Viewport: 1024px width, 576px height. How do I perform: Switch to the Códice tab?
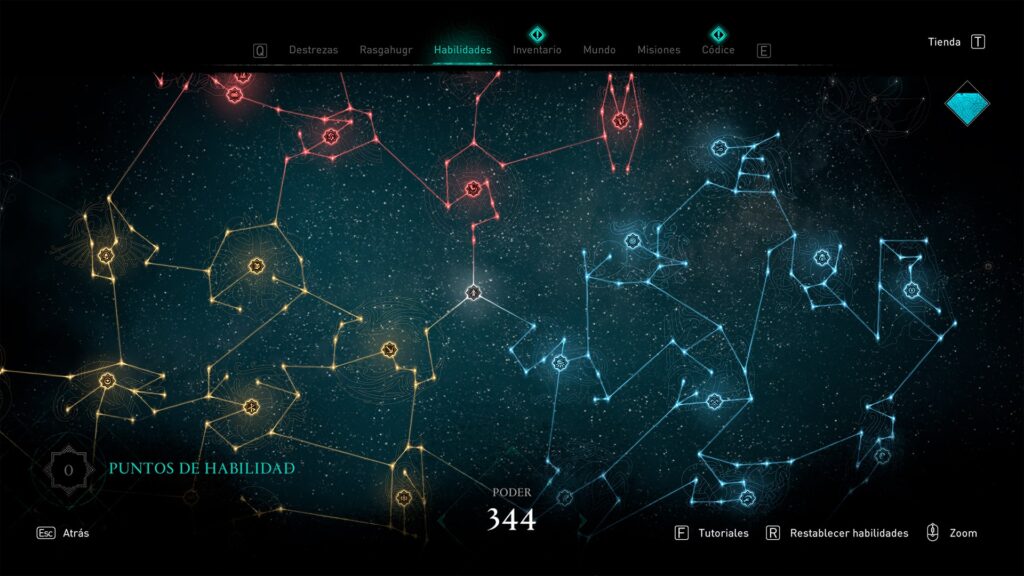(x=718, y=50)
